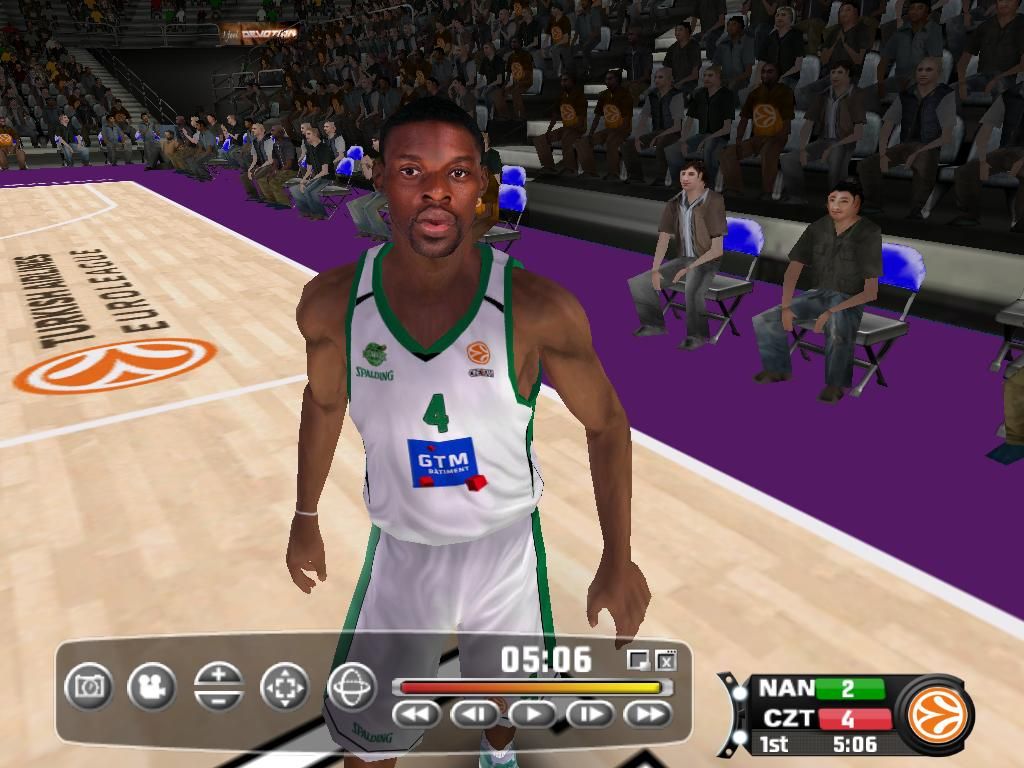Fast-forward the replay with double-right arrows

648,714
